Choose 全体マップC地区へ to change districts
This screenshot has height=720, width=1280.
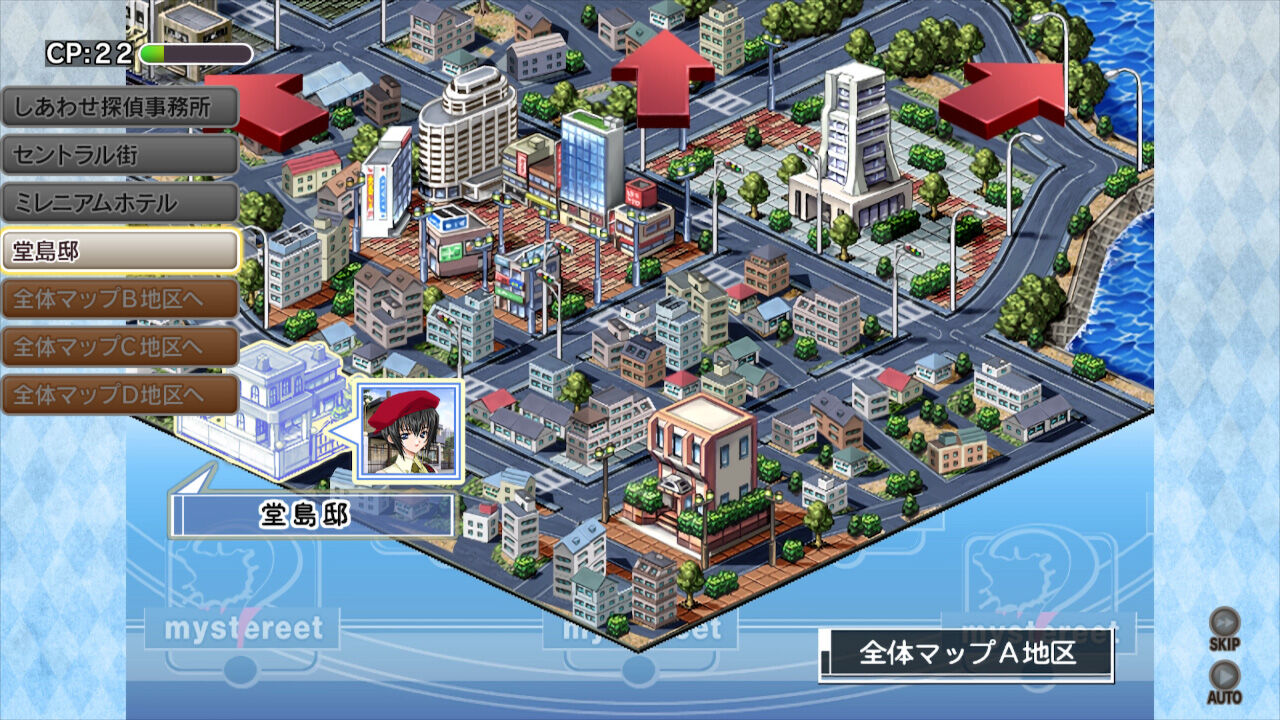[x=118, y=345]
